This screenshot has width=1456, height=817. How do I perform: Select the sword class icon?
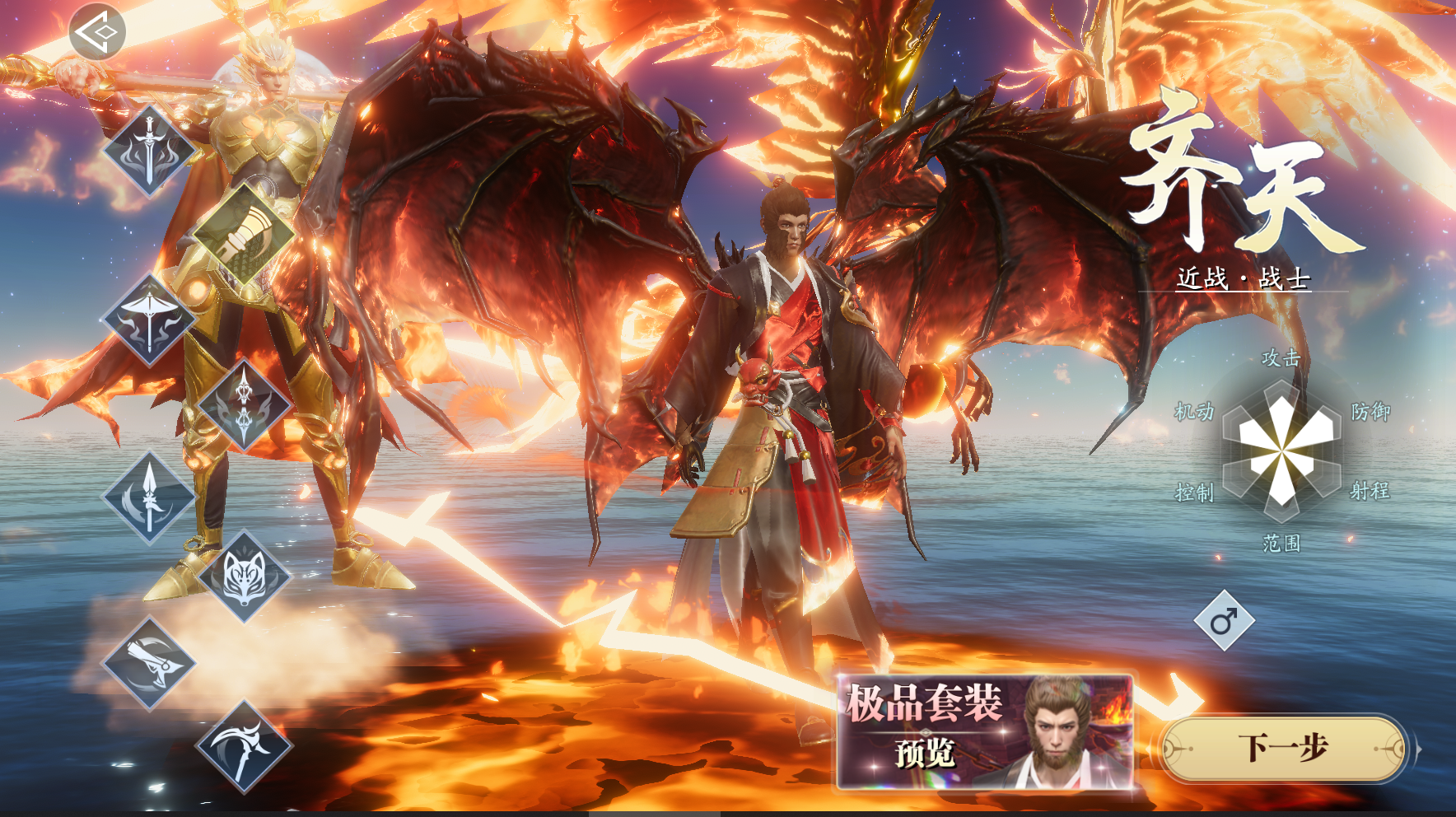pos(149,151)
